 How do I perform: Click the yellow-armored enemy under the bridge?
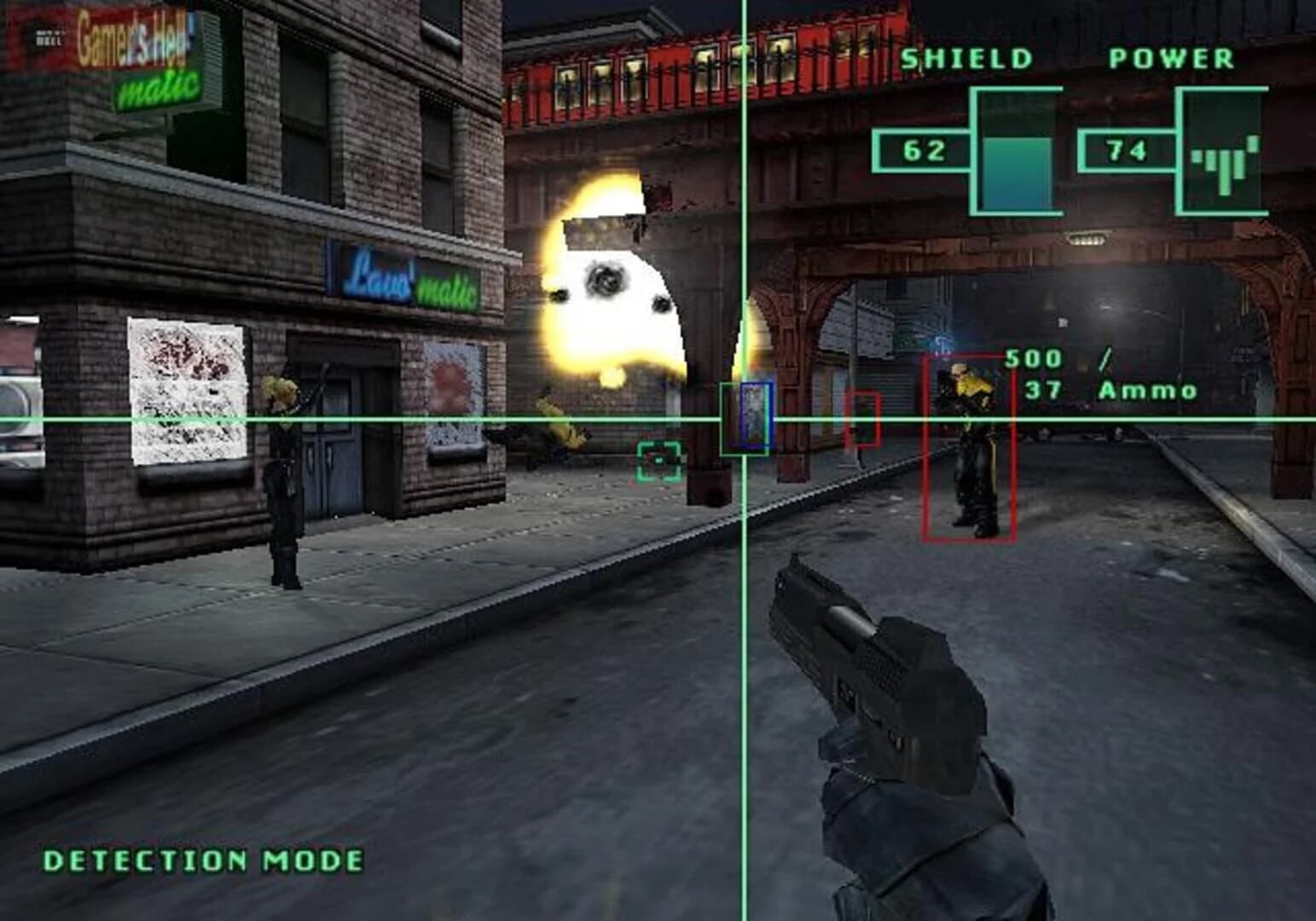(x=966, y=443)
